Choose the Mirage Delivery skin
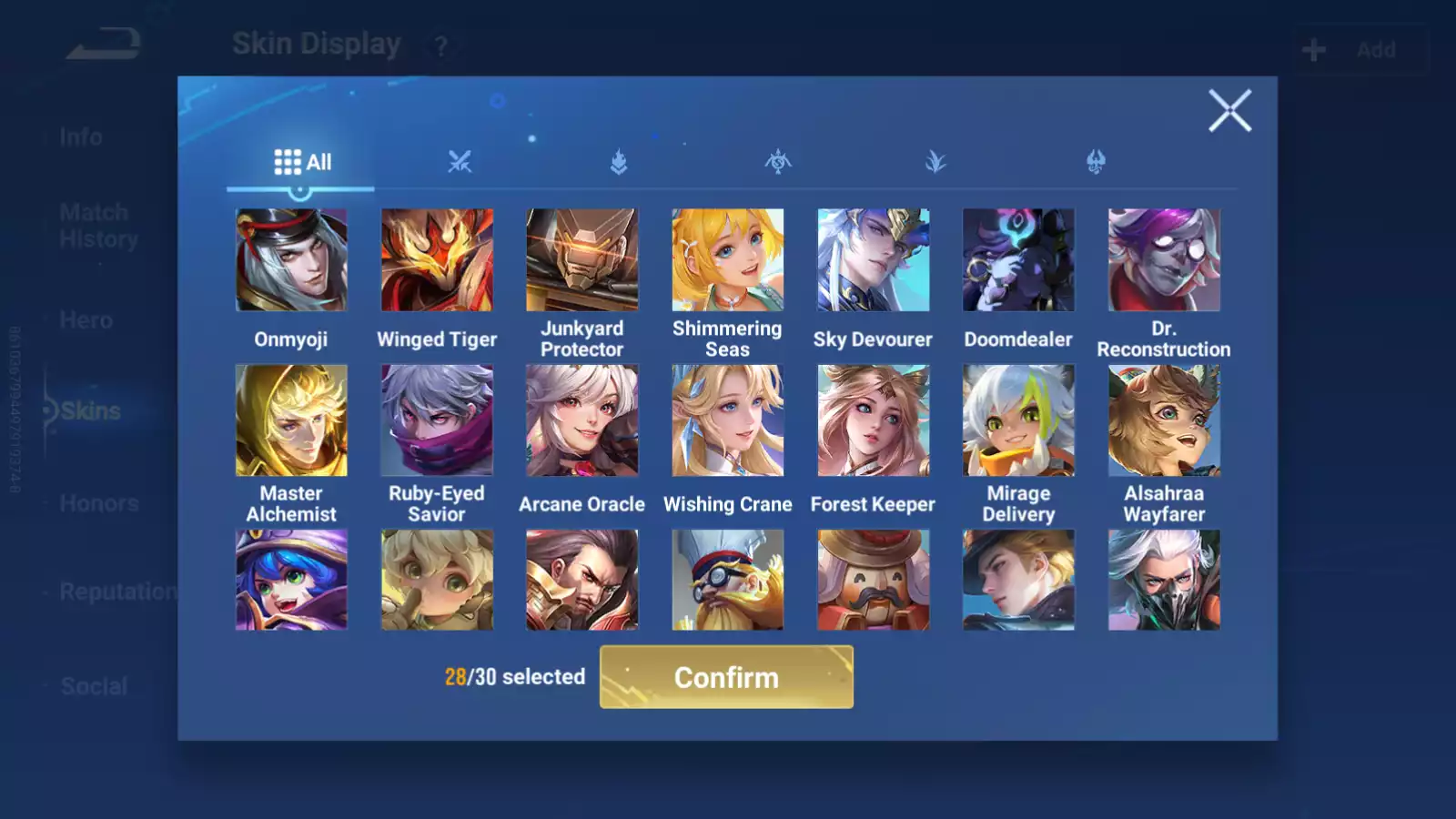Image resolution: width=1456 pixels, height=819 pixels. 1018,420
